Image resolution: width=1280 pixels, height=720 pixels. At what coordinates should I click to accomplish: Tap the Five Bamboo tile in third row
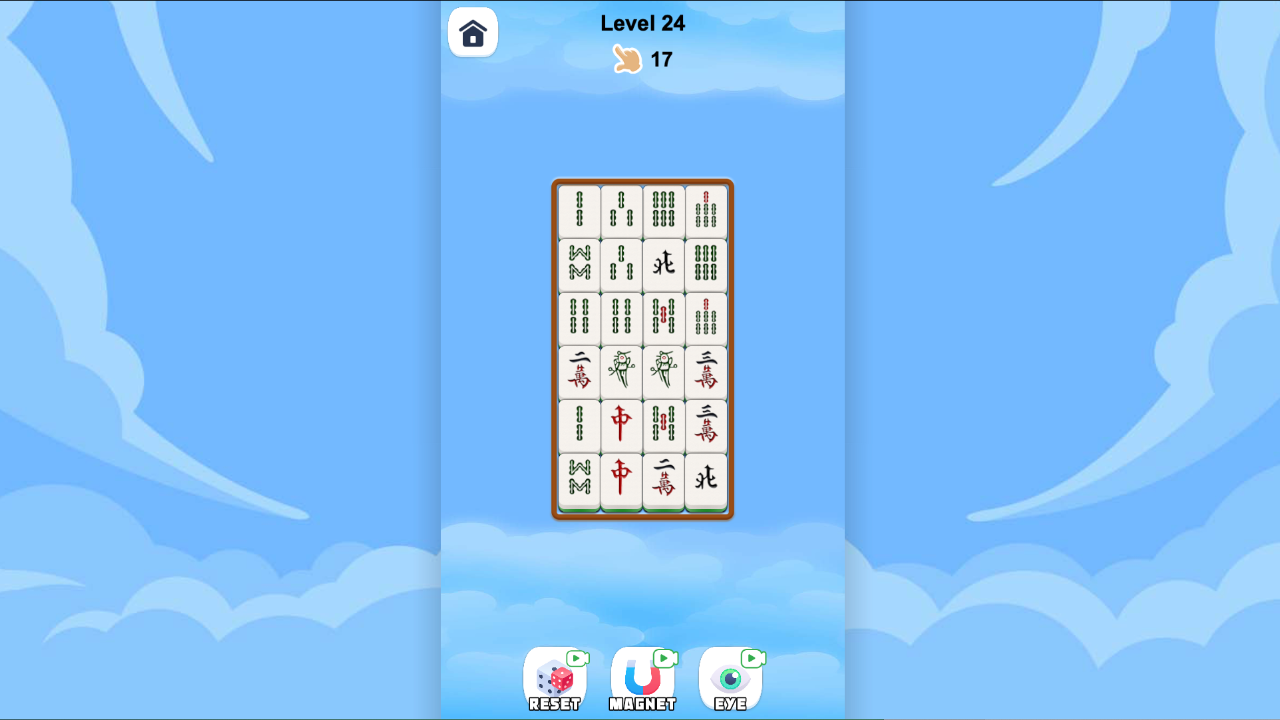pos(663,318)
